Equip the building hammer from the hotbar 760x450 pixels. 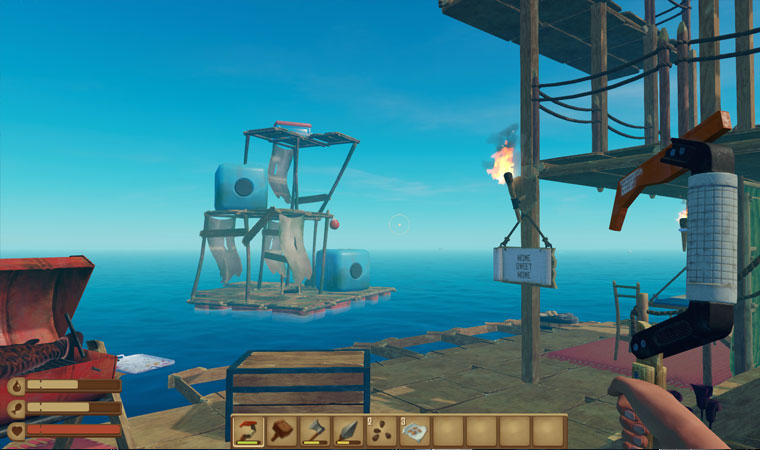click(282, 431)
